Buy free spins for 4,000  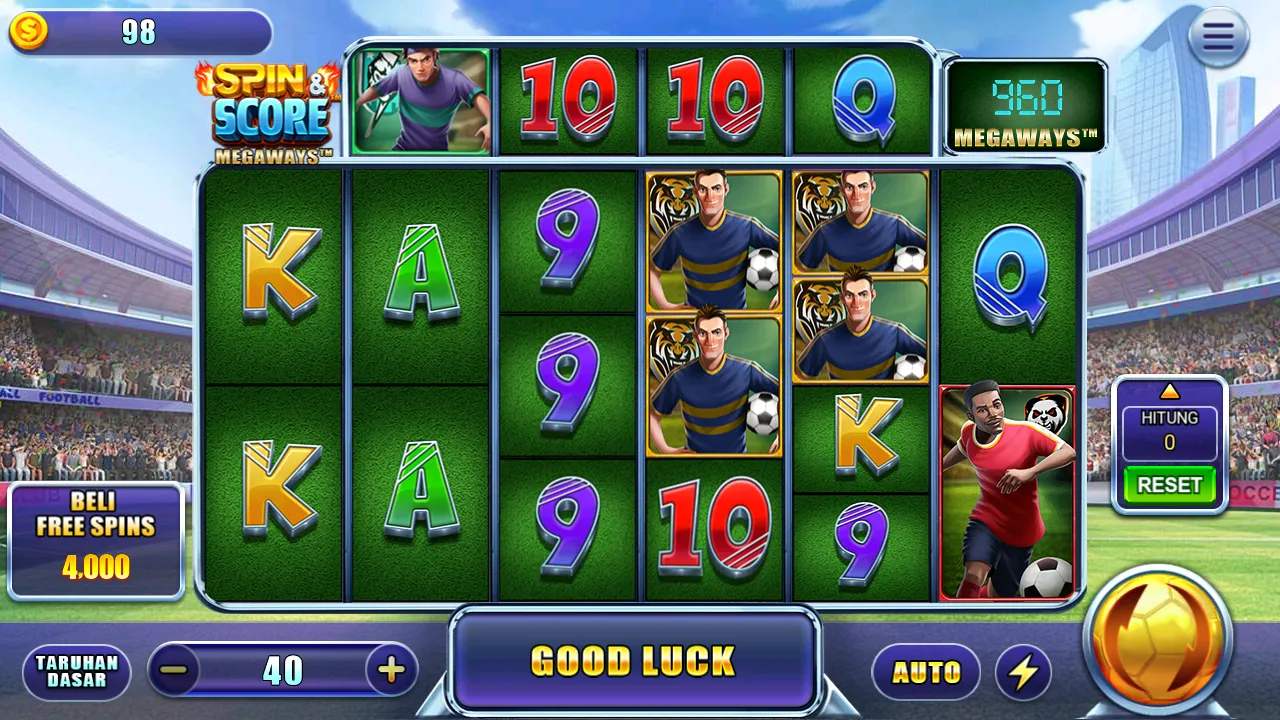95,540
